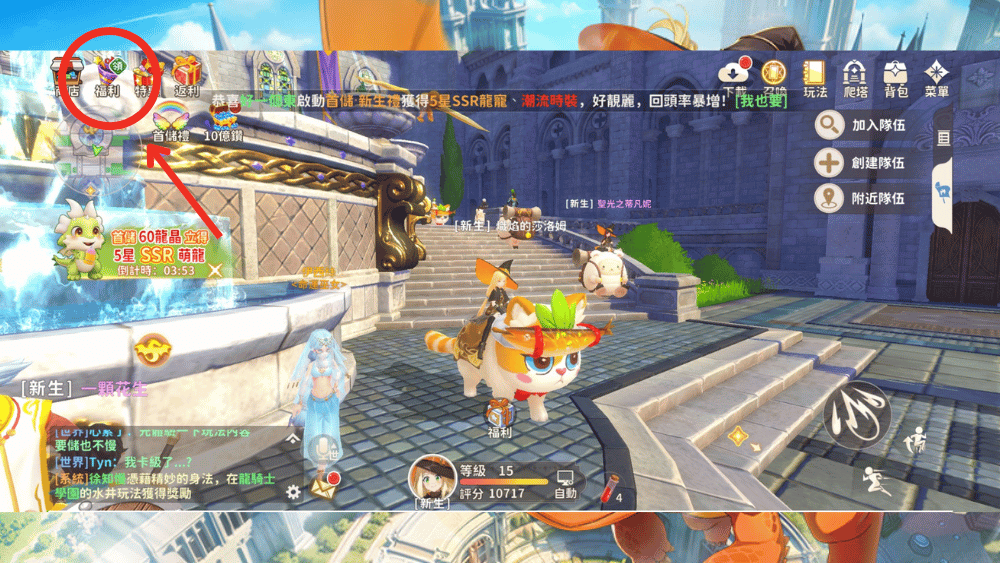Select 加入隊伍 to join a team
The image size is (1000, 563).
click(x=862, y=125)
